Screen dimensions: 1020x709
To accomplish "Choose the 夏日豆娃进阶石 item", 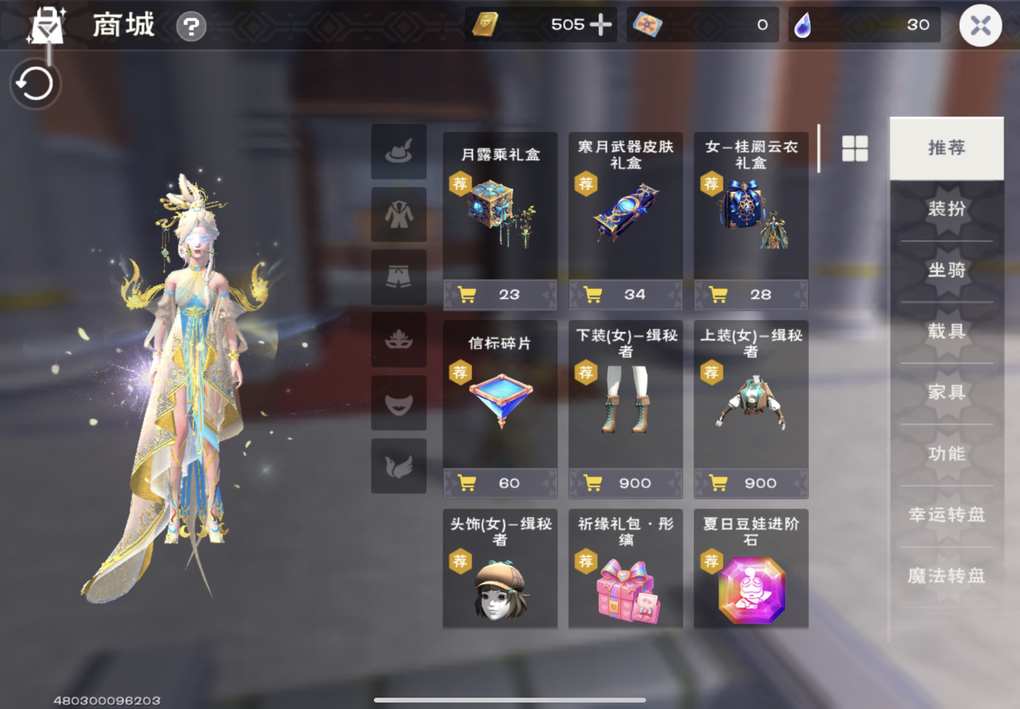I will 751,573.
